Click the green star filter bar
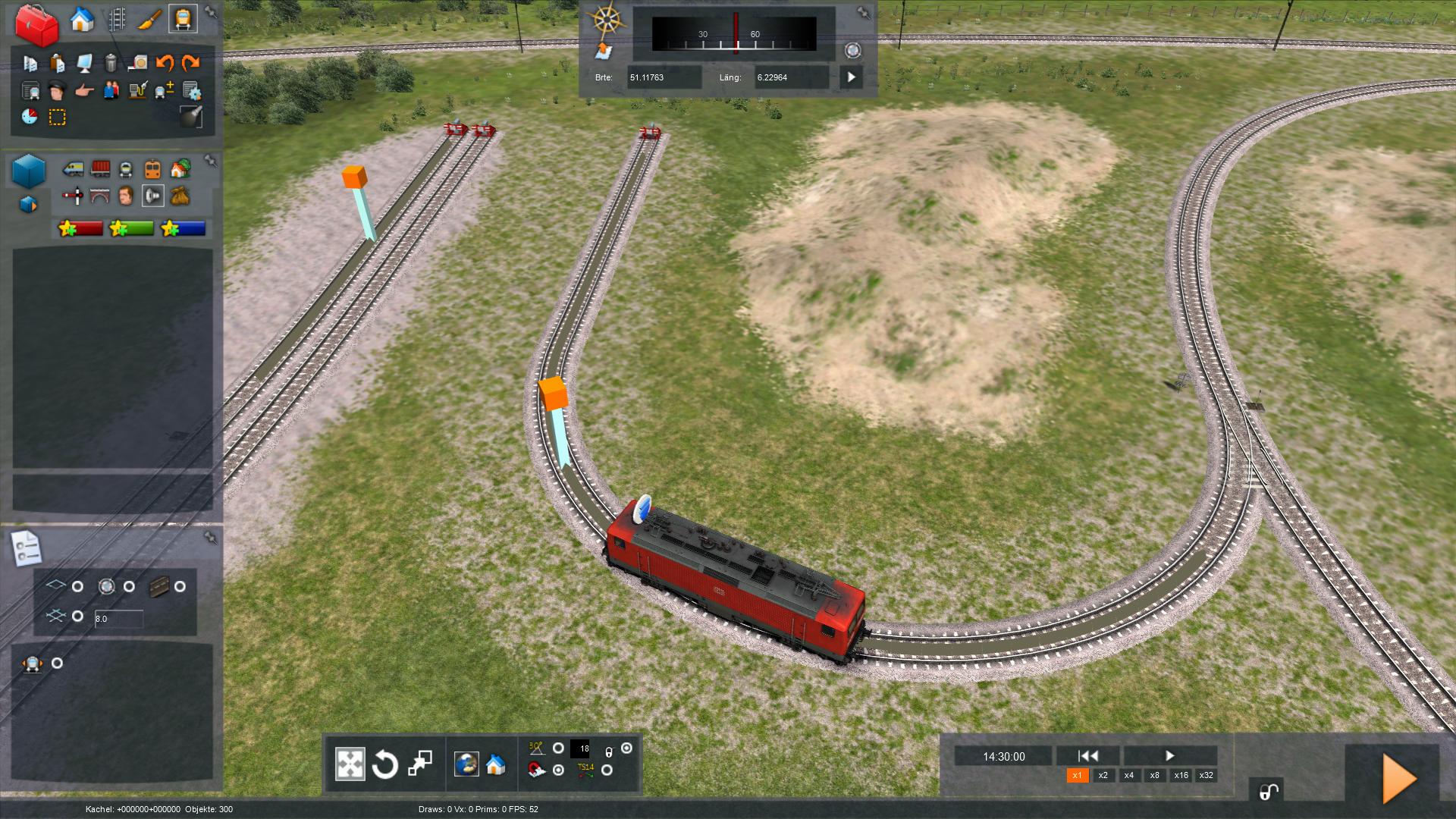 click(131, 228)
